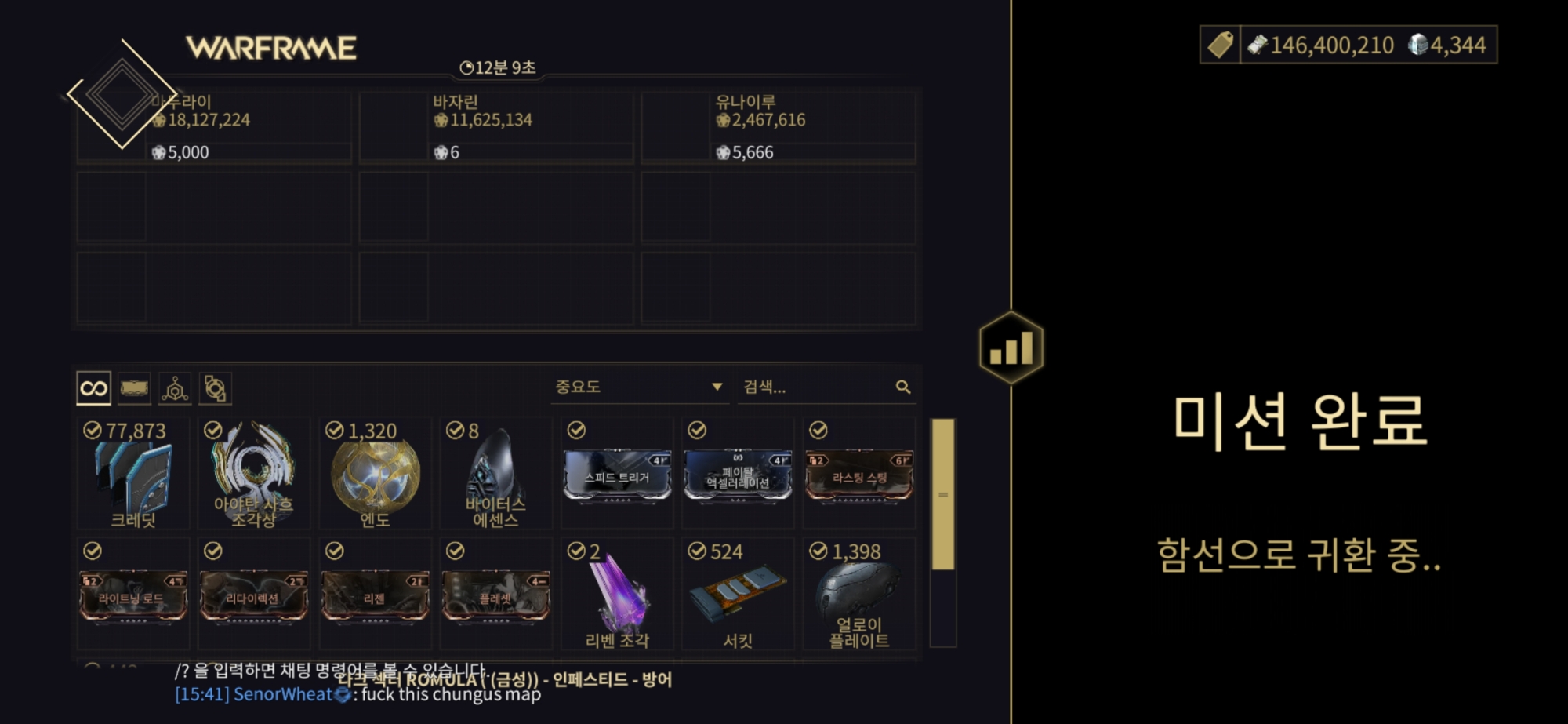Choose the 라스팅 스팅 mod card
The height and width of the screenshot is (724, 1568).
tap(859, 474)
